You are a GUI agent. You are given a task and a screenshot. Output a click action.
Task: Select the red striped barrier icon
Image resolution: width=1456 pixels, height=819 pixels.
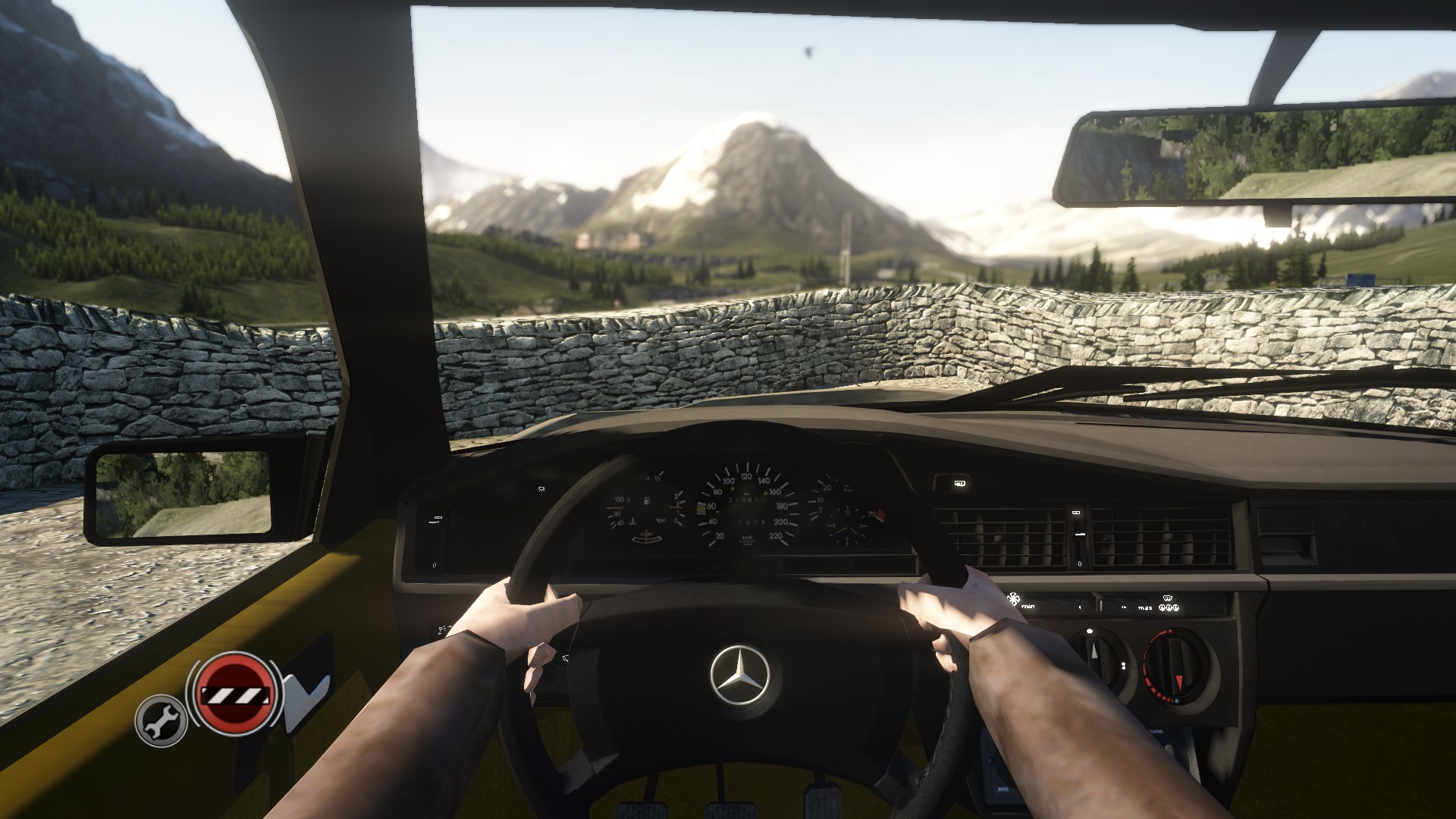234,693
